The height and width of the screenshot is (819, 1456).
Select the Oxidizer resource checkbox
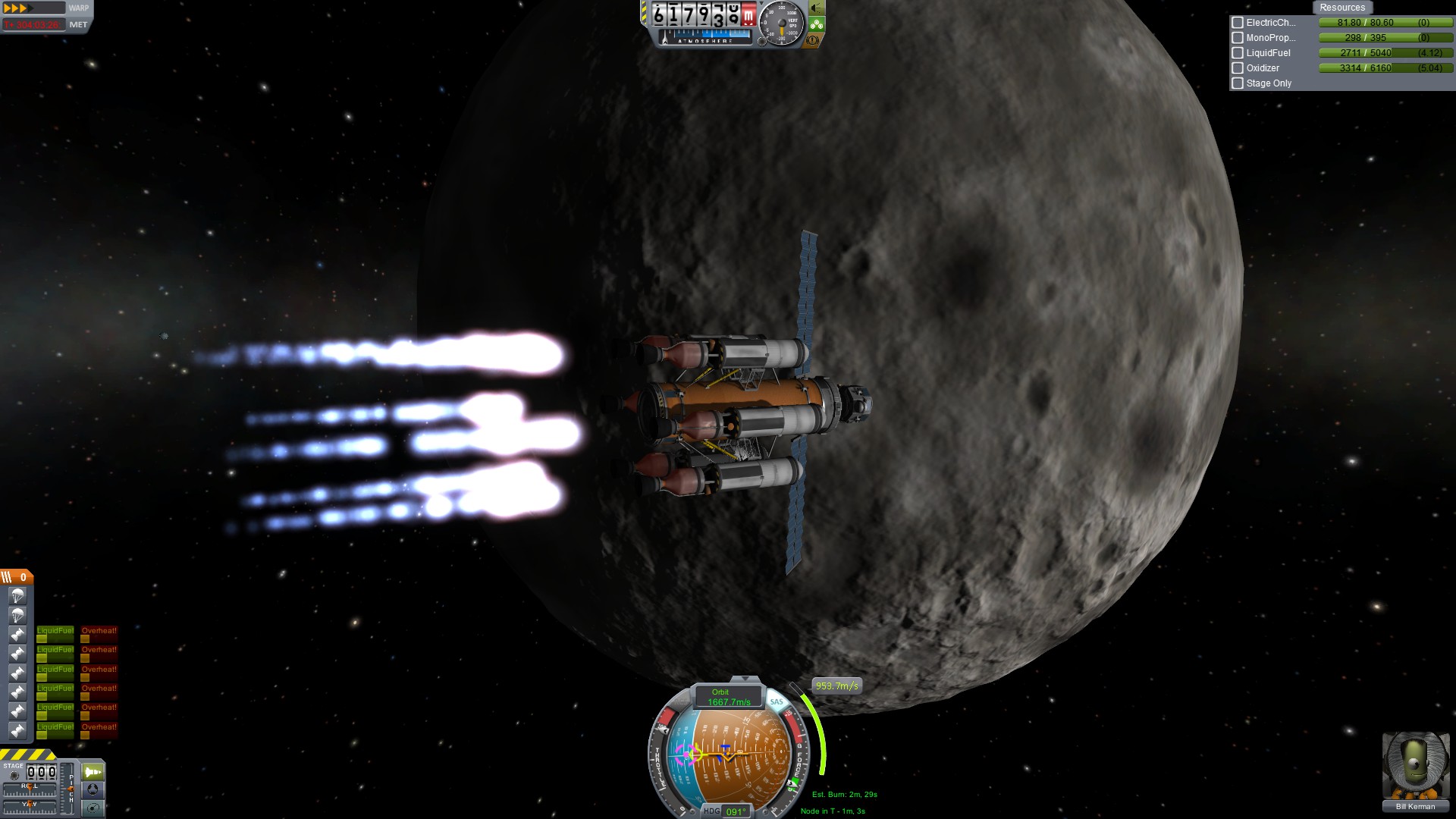tap(1238, 68)
